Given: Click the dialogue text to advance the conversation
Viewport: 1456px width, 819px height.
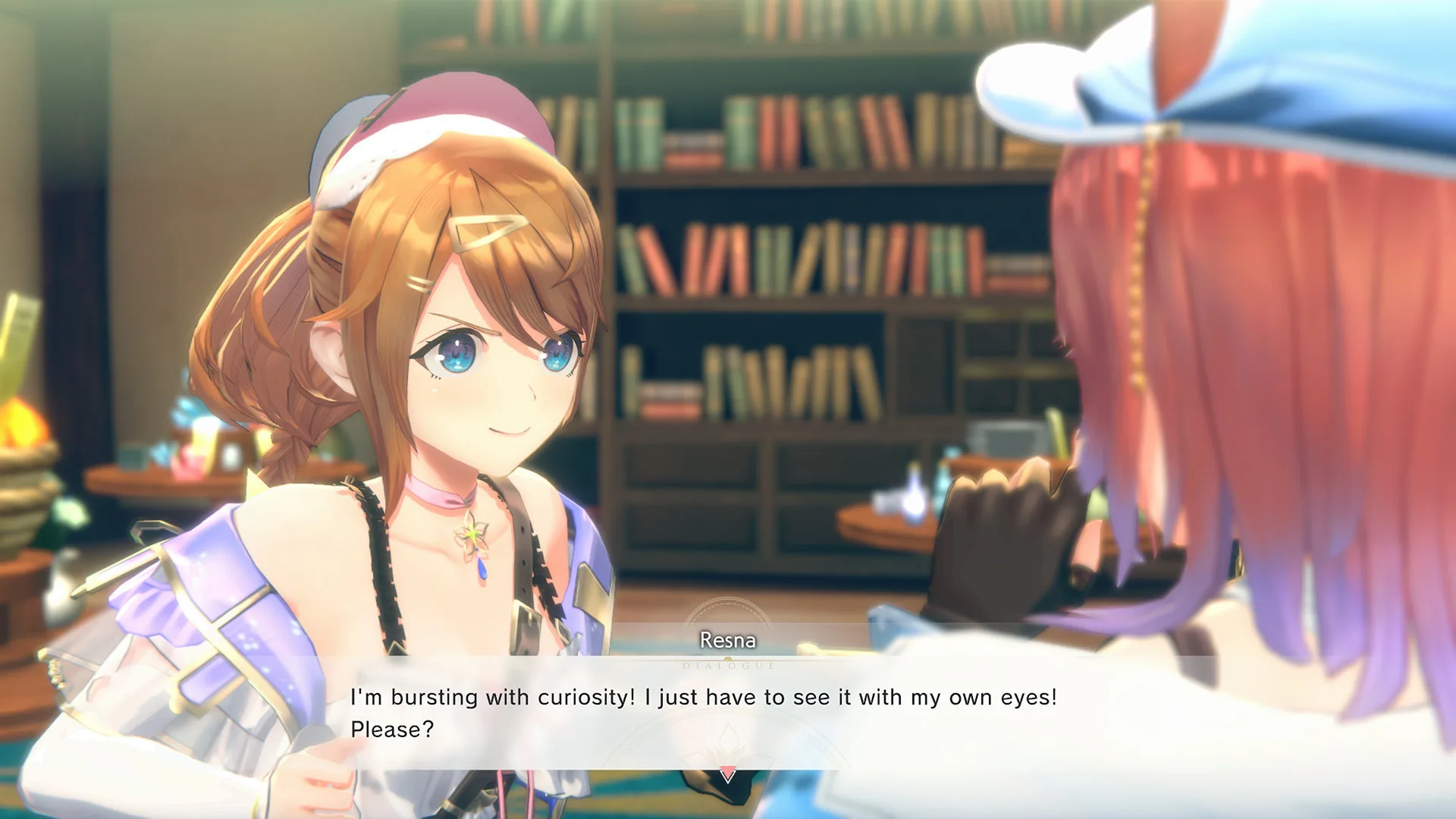Looking at the screenshot, I should click(x=705, y=698).
